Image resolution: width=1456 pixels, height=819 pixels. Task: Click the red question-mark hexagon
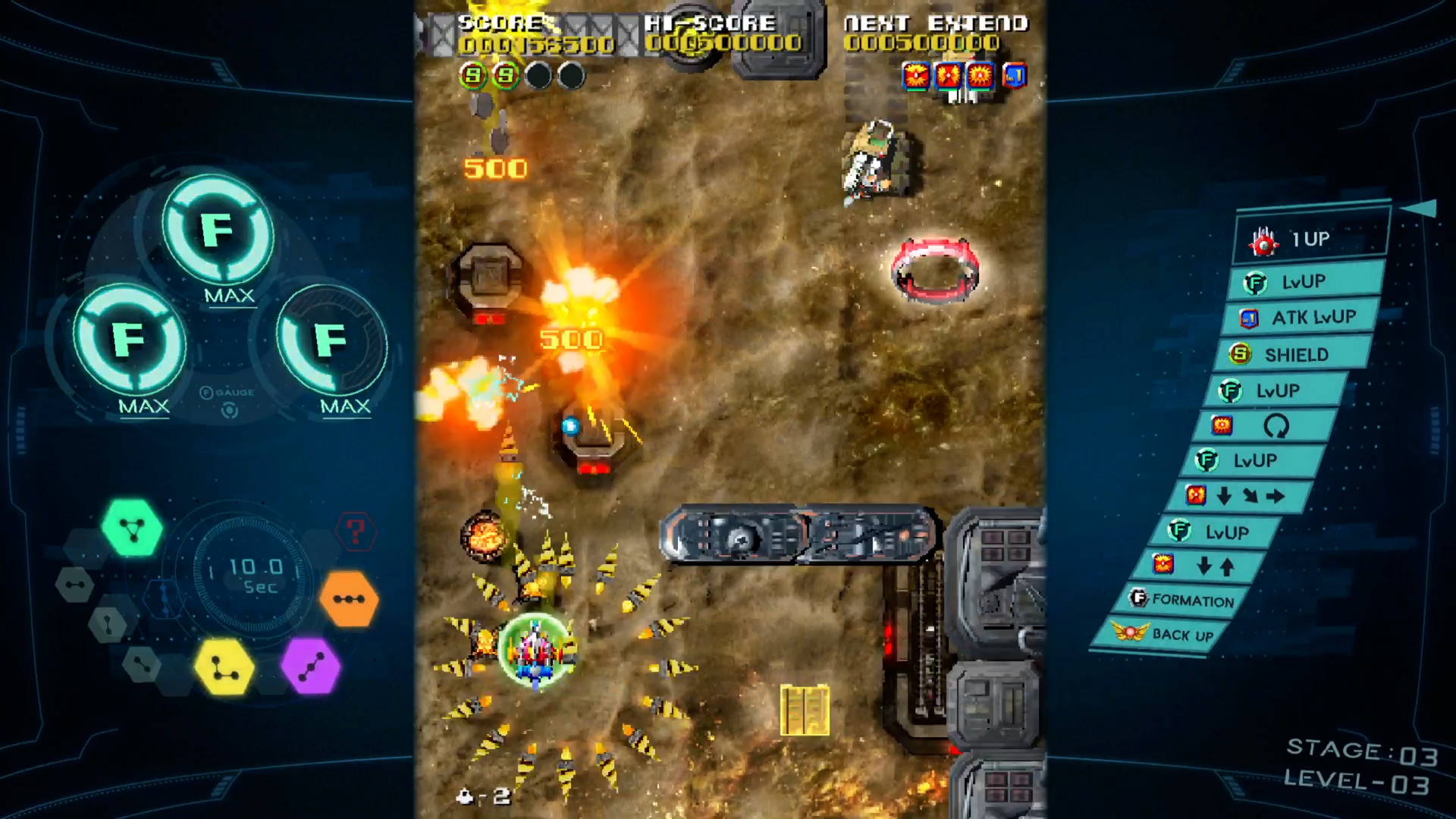click(356, 532)
